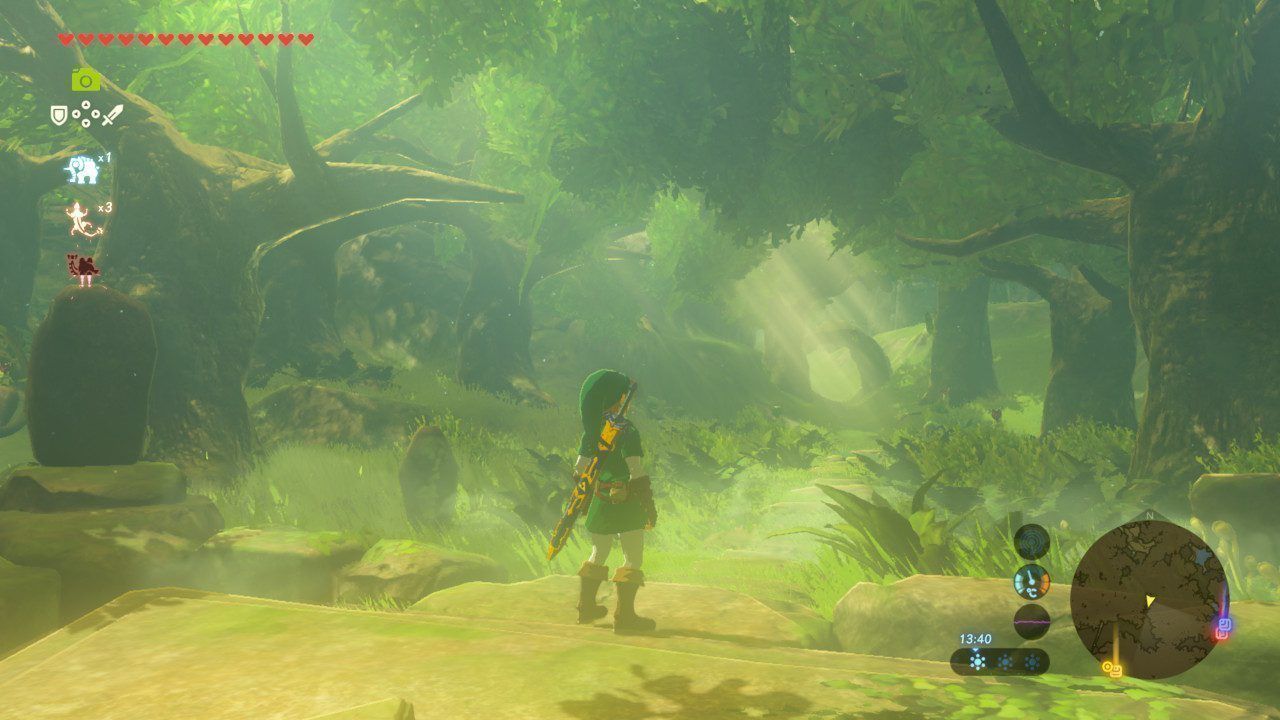Select the yellow quest marker on minimap
Viewport: 1280px width, 720px height.
pos(1112,667)
